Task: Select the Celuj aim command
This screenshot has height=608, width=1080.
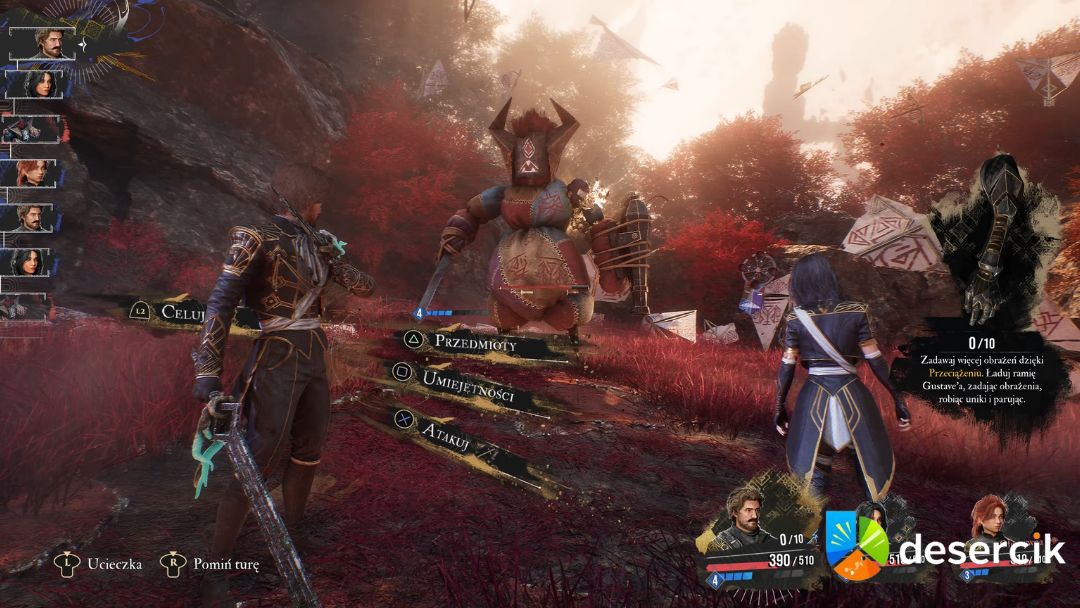Action: (187, 311)
